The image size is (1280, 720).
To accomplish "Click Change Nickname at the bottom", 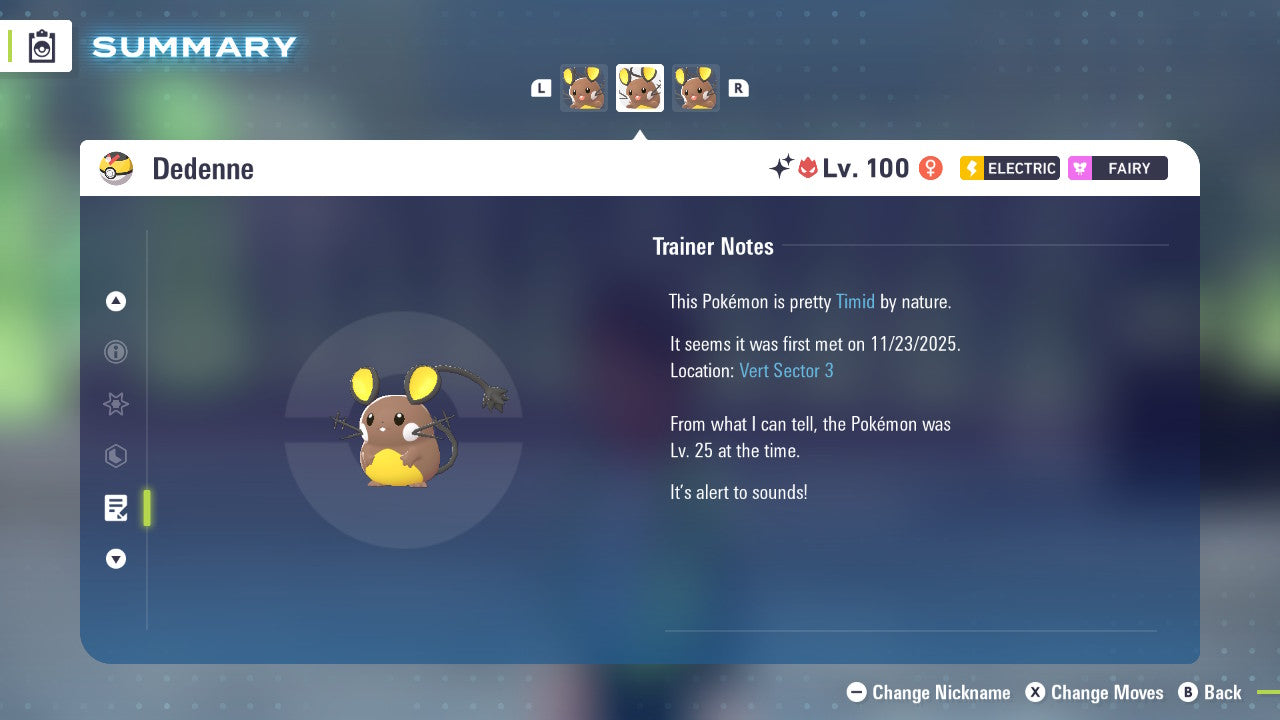I will pos(928,692).
